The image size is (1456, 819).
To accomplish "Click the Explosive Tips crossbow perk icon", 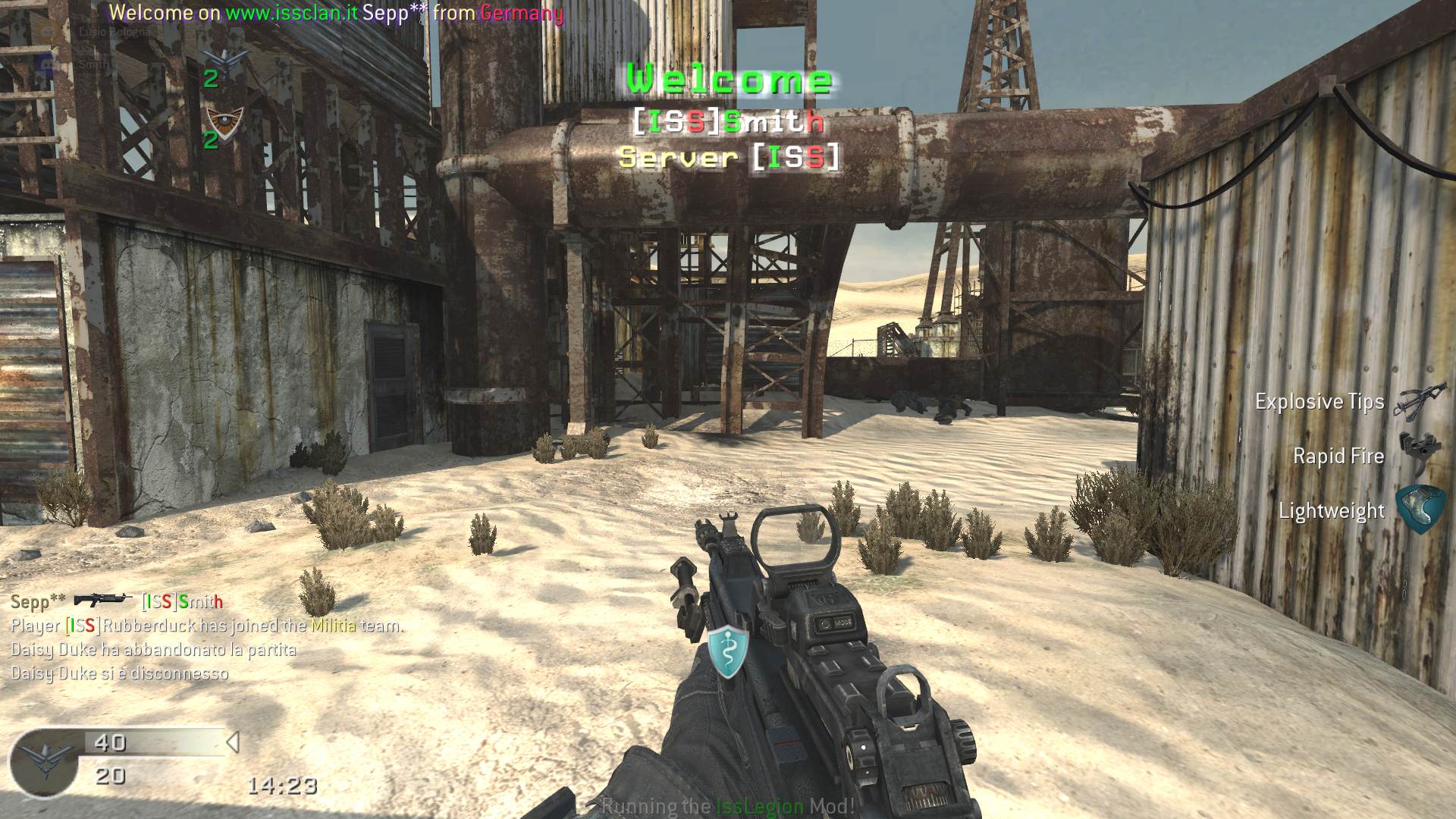I will tap(1420, 401).
